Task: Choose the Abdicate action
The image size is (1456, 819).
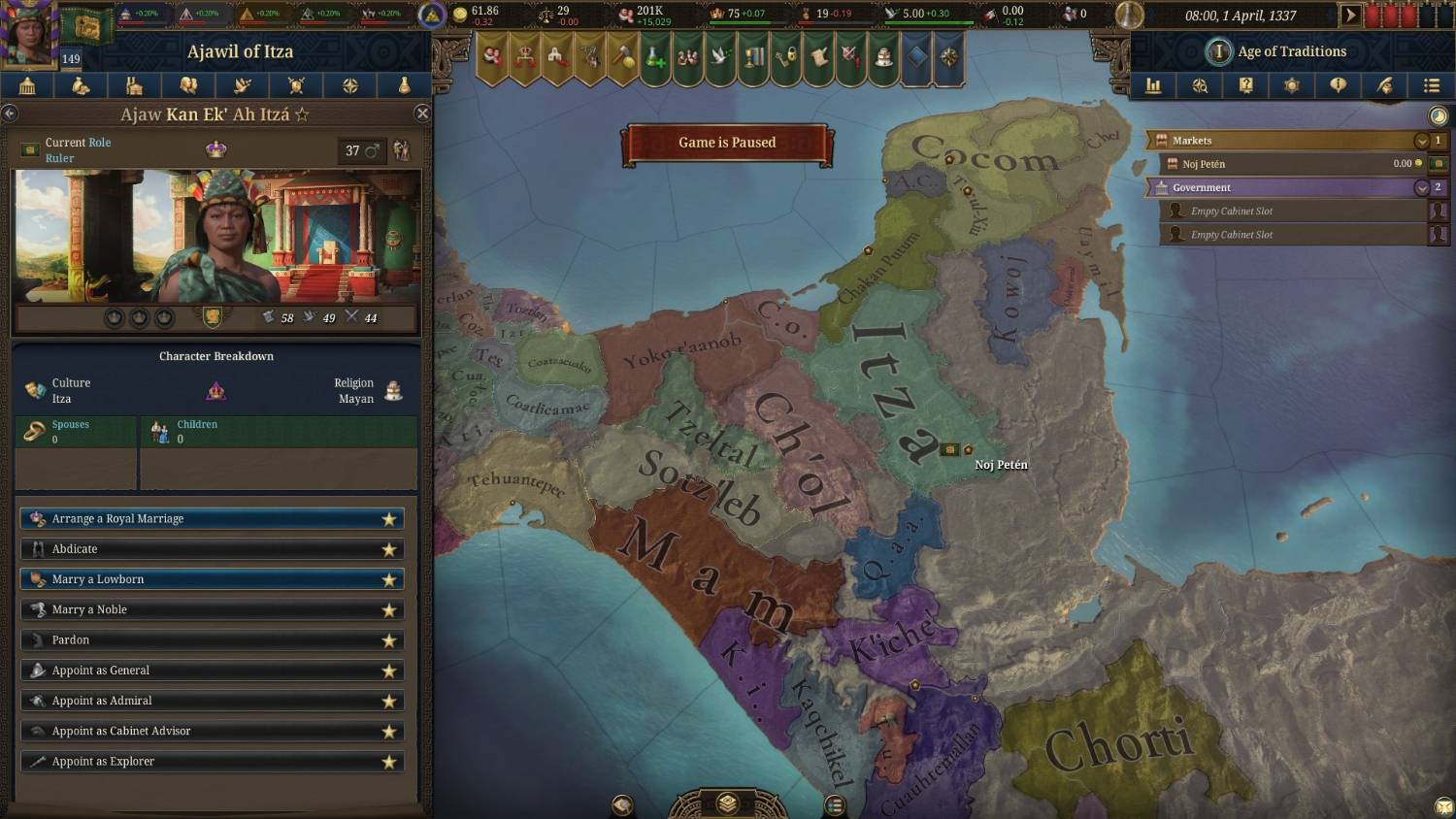Action: (212, 549)
